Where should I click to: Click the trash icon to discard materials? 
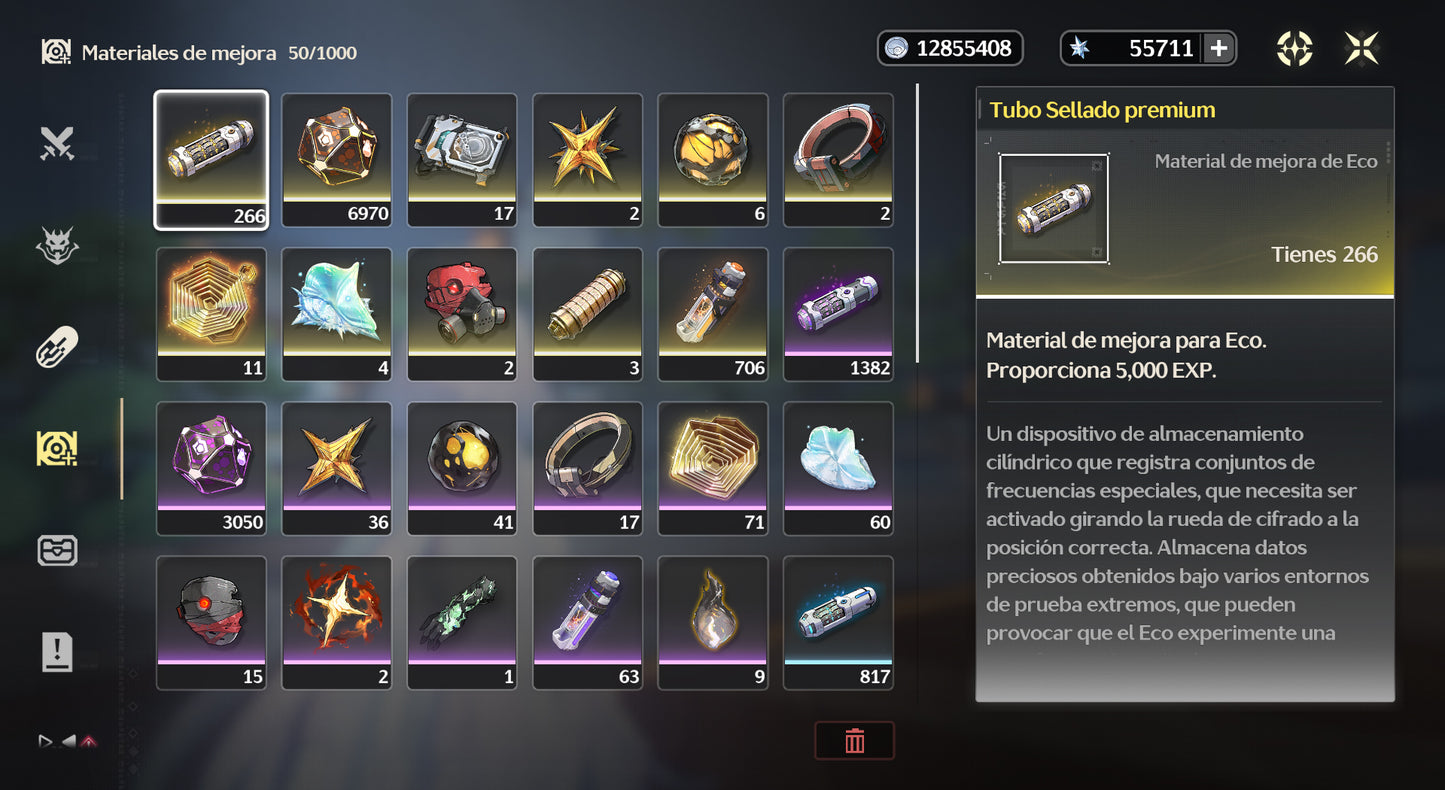(855, 740)
